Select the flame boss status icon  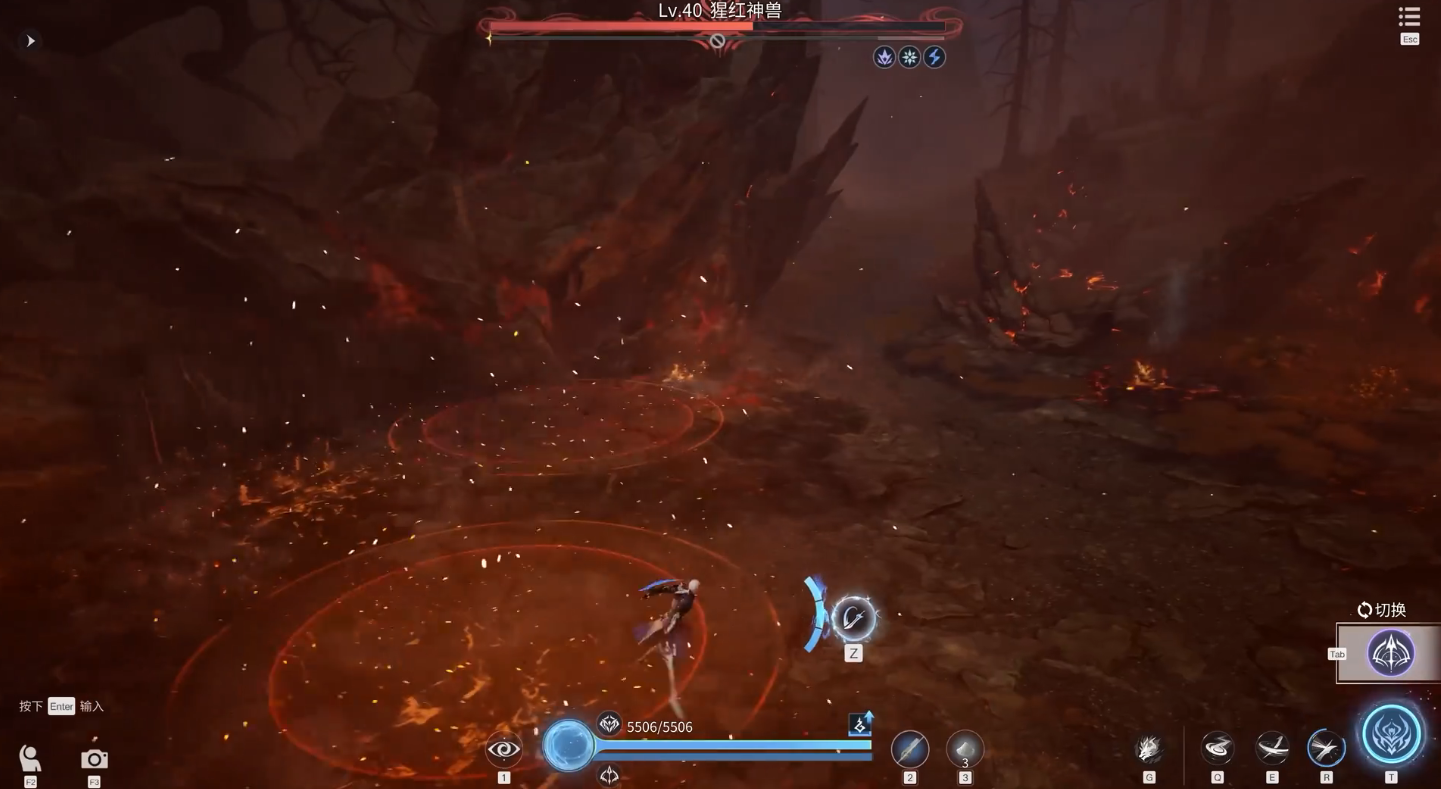click(x=884, y=57)
